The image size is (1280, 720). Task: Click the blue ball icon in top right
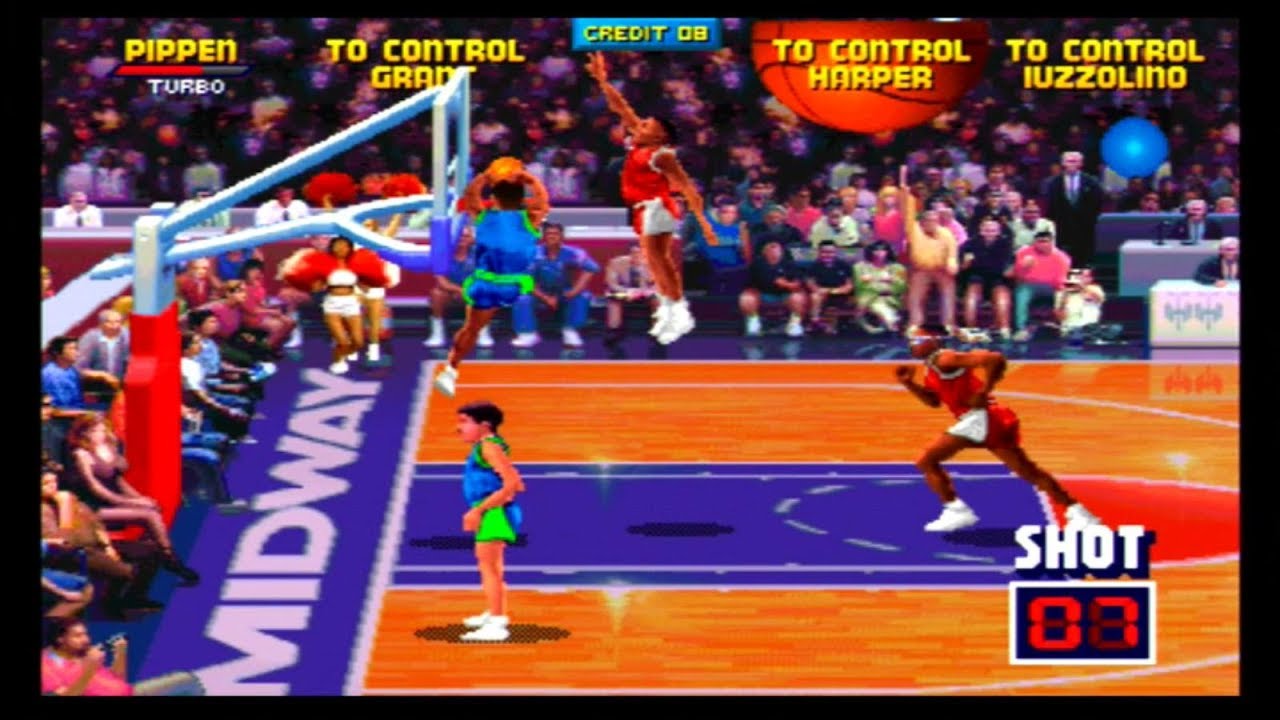click(x=1135, y=148)
